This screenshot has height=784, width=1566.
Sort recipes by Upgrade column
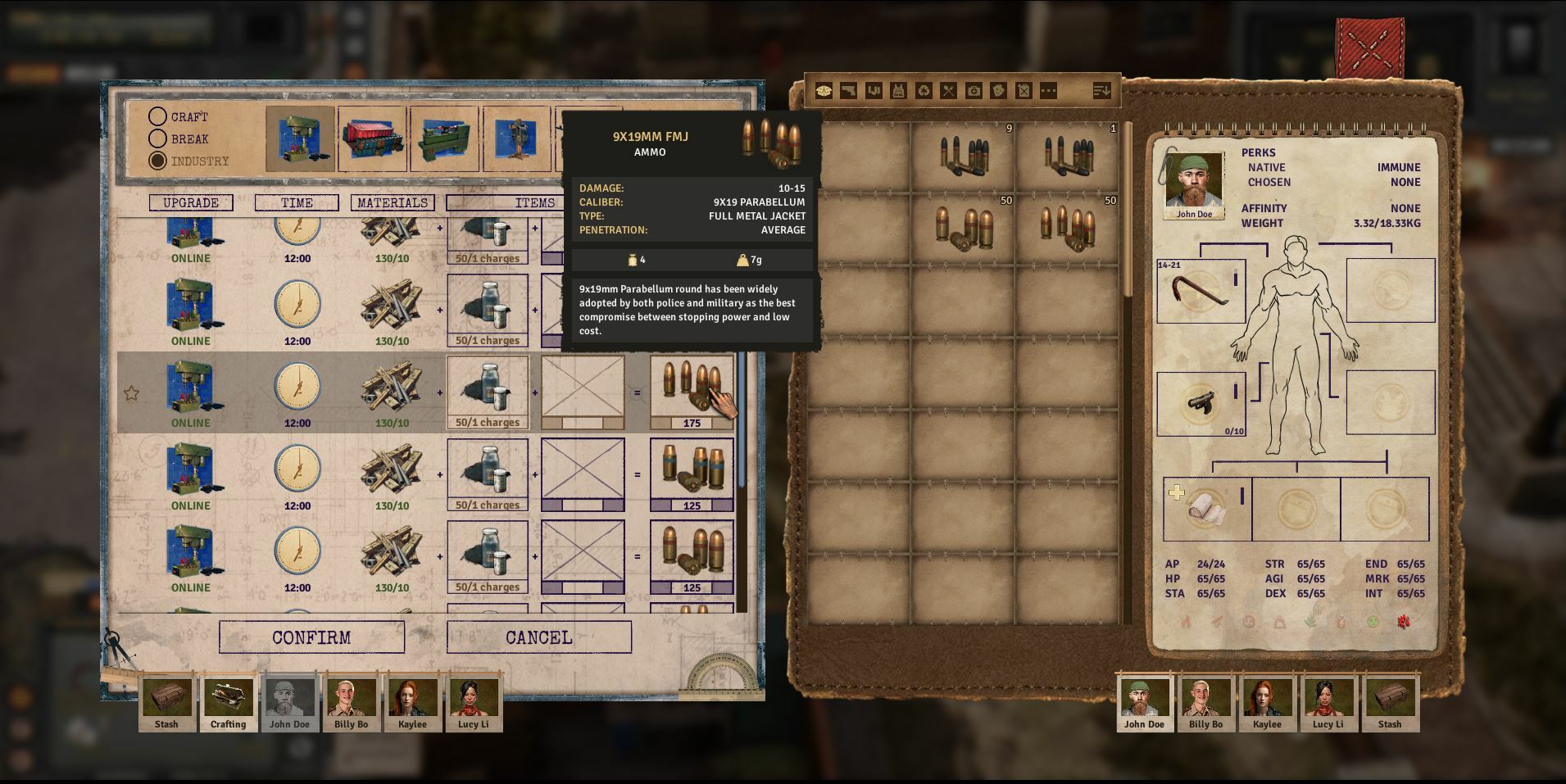pyautogui.click(x=191, y=202)
